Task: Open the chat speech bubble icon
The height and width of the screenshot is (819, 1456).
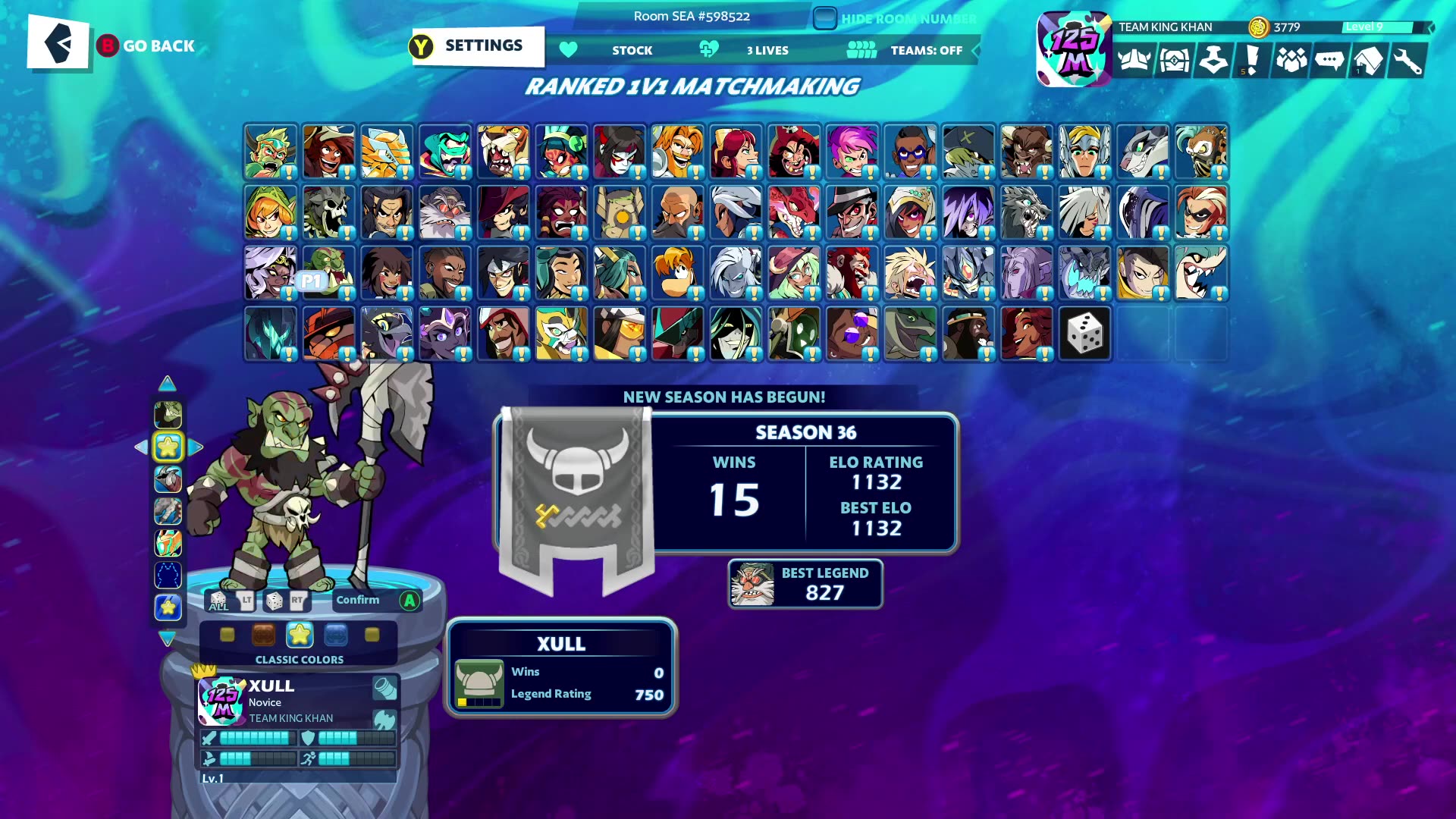Action: pyautogui.click(x=1329, y=61)
